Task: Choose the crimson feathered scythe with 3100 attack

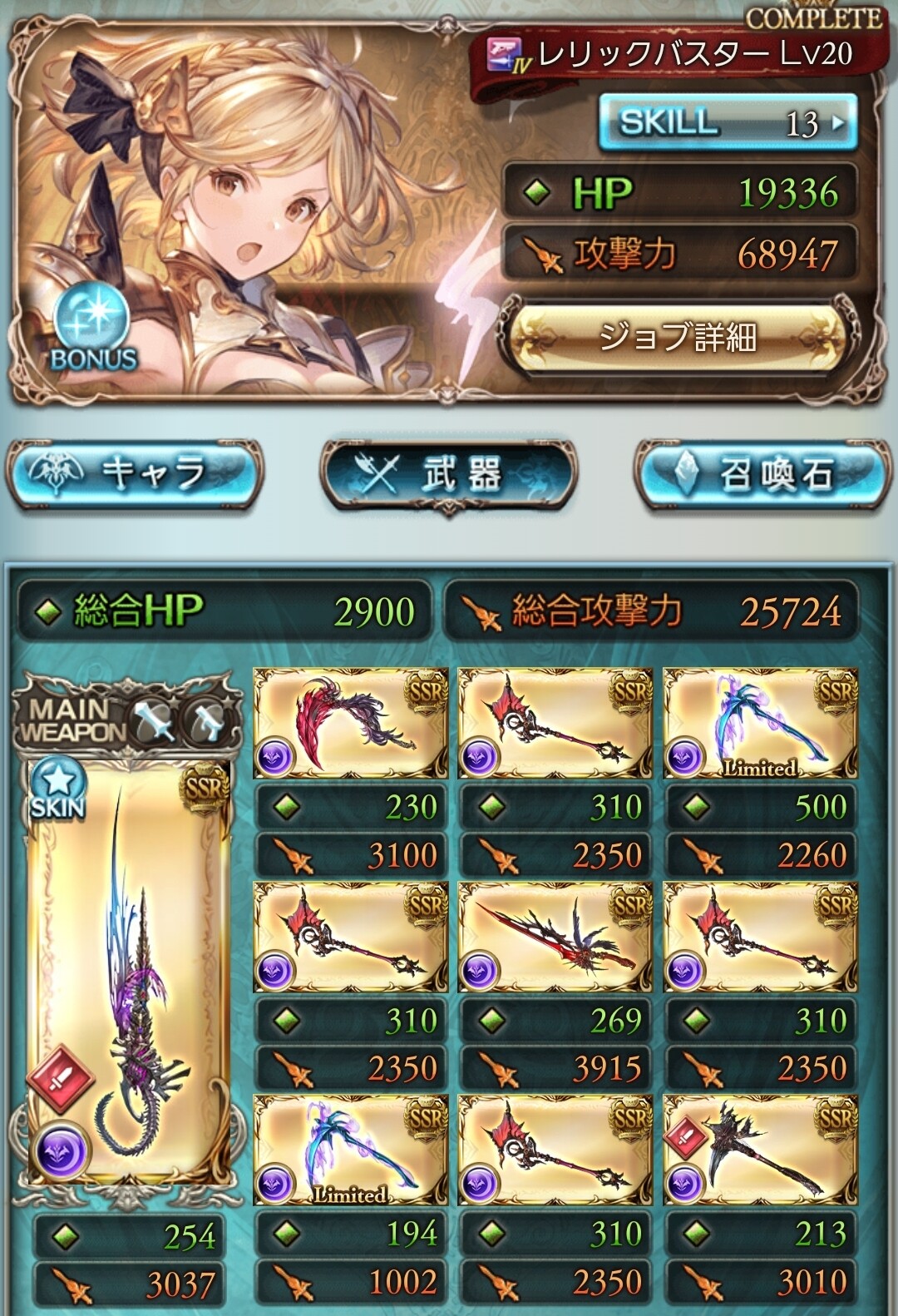Action: click(350, 724)
